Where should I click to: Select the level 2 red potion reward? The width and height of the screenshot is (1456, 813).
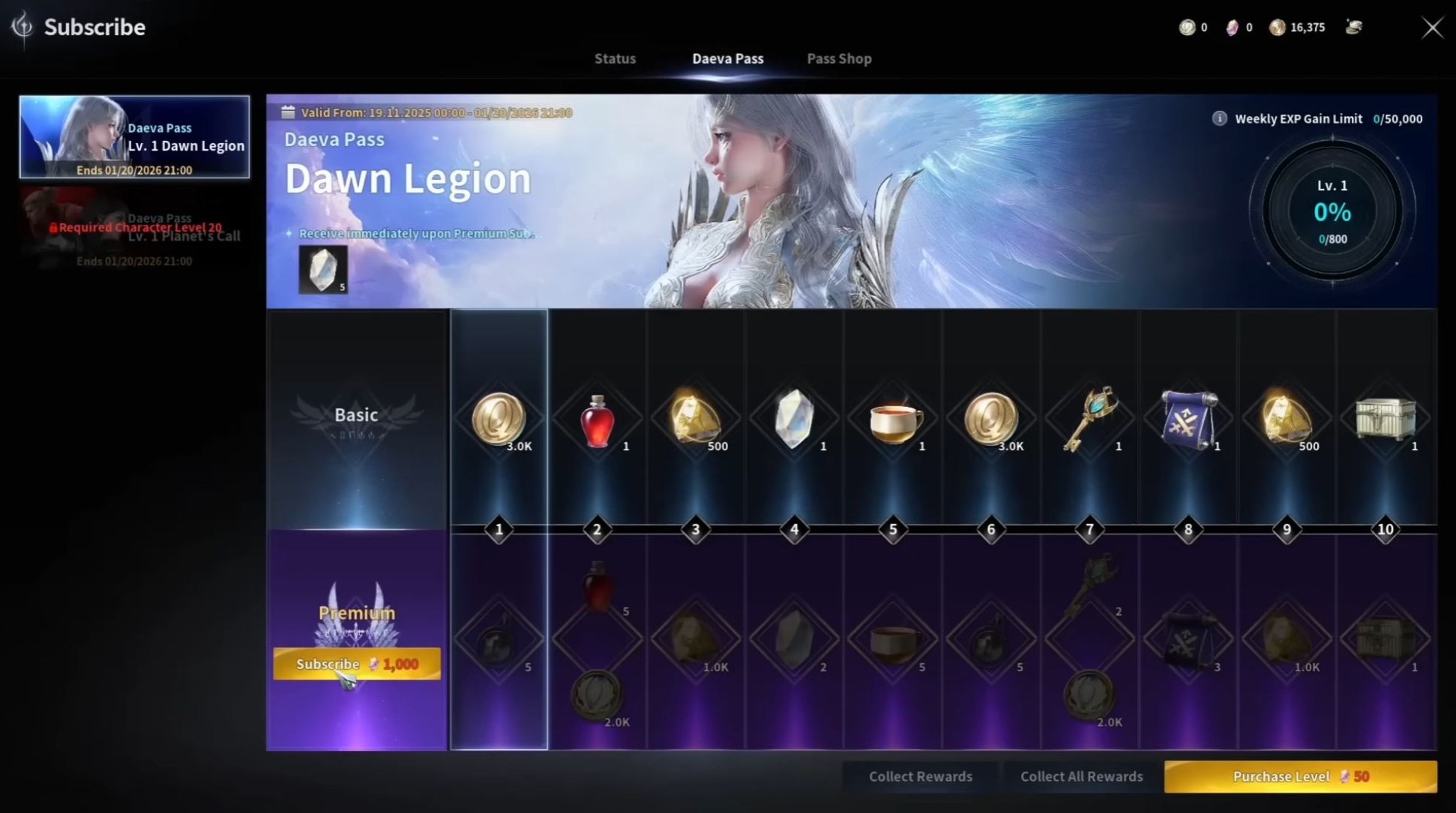(598, 420)
